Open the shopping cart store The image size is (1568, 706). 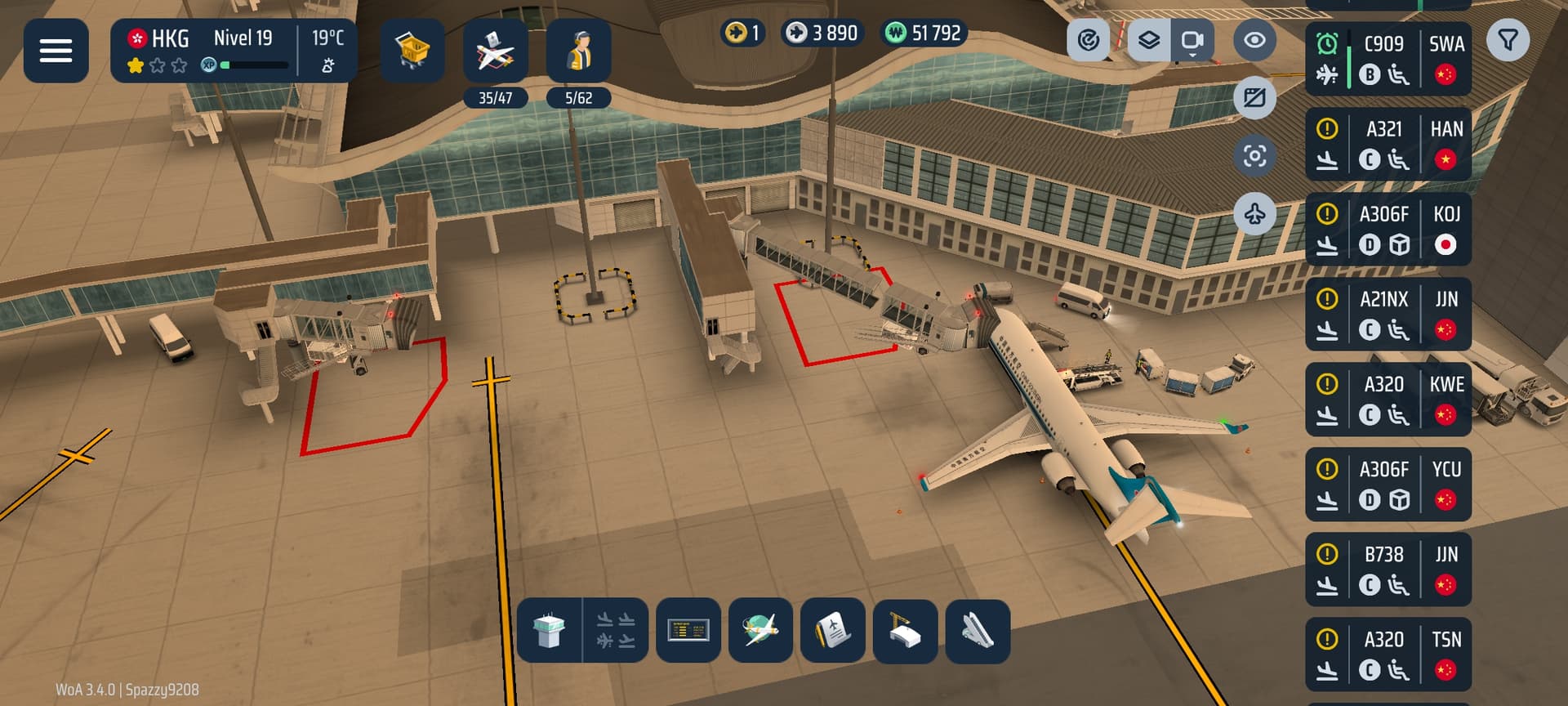(x=412, y=51)
